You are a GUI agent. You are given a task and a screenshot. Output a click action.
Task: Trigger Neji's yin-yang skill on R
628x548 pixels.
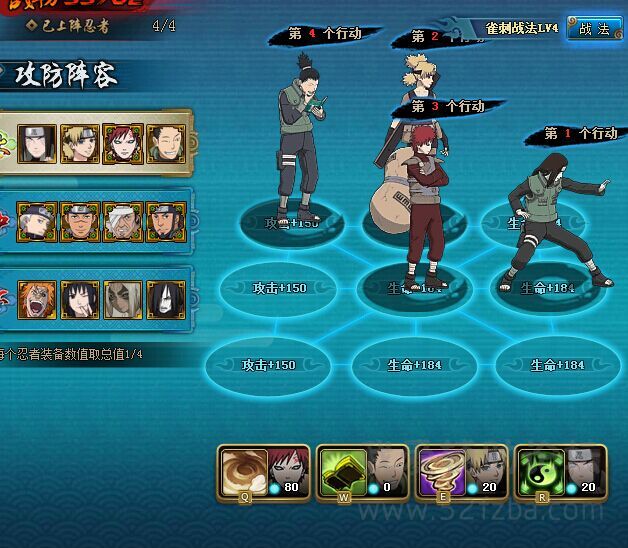click(539, 470)
